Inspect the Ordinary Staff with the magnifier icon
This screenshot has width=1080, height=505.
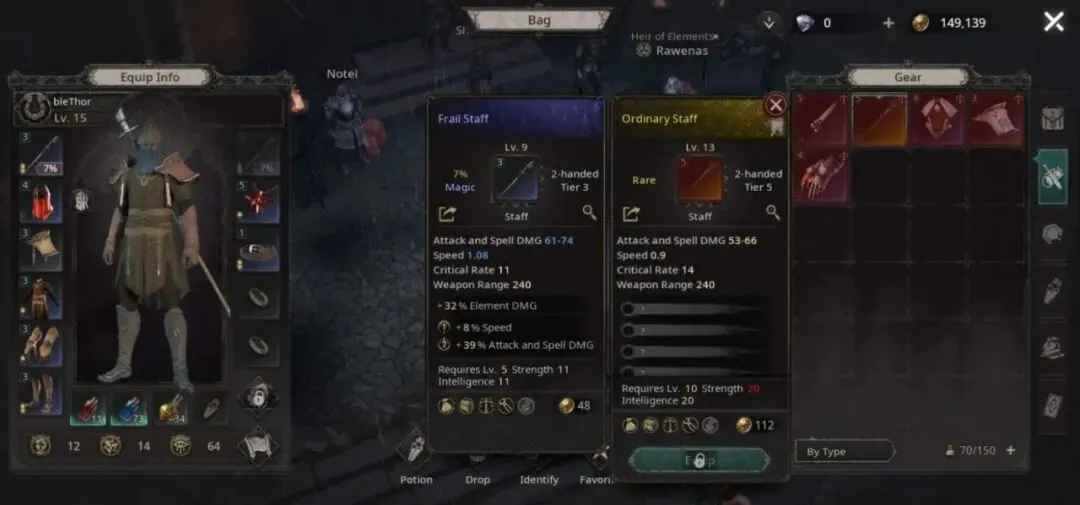coord(773,212)
